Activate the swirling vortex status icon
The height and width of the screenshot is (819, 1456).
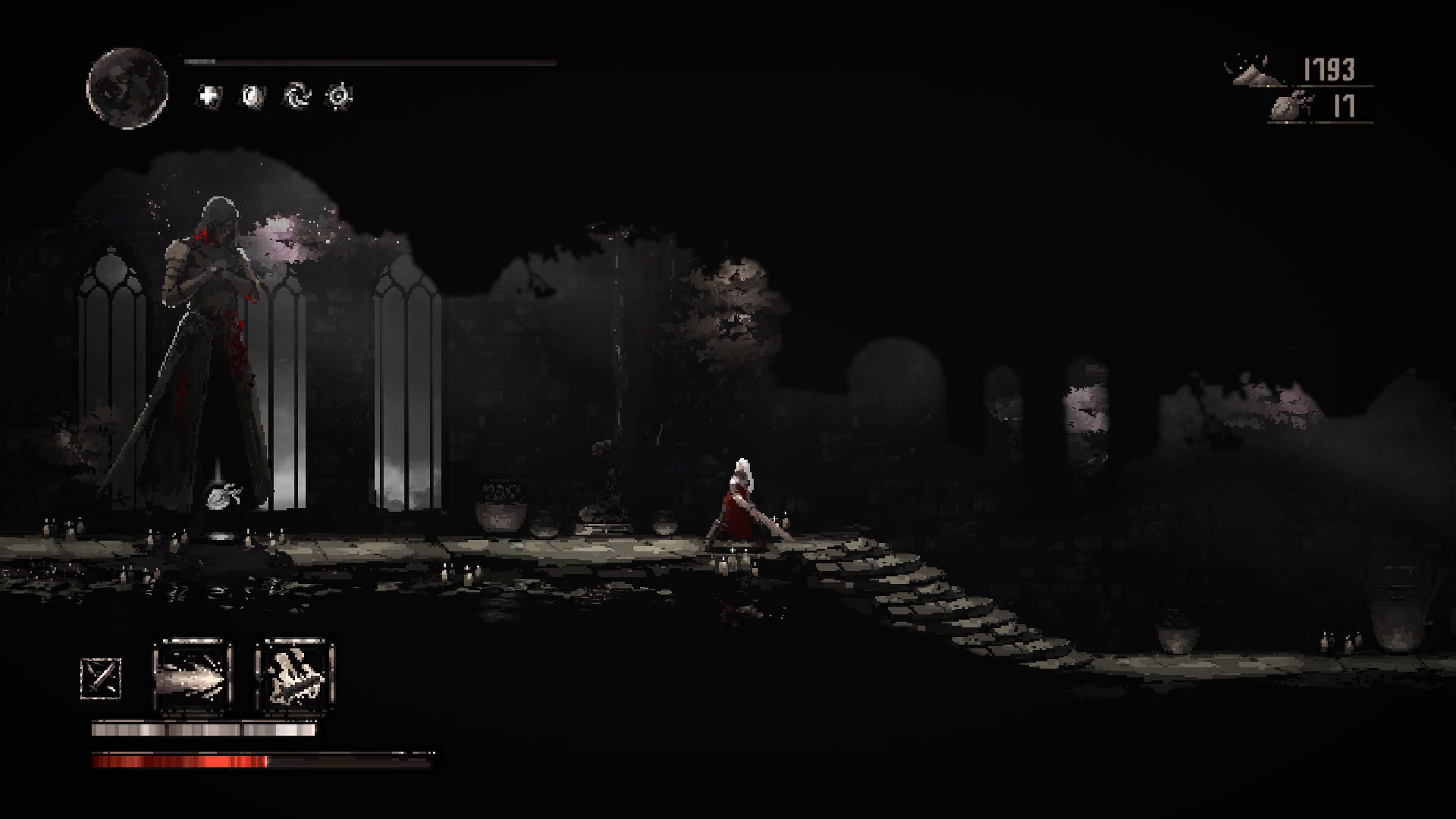tap(297, 96)
